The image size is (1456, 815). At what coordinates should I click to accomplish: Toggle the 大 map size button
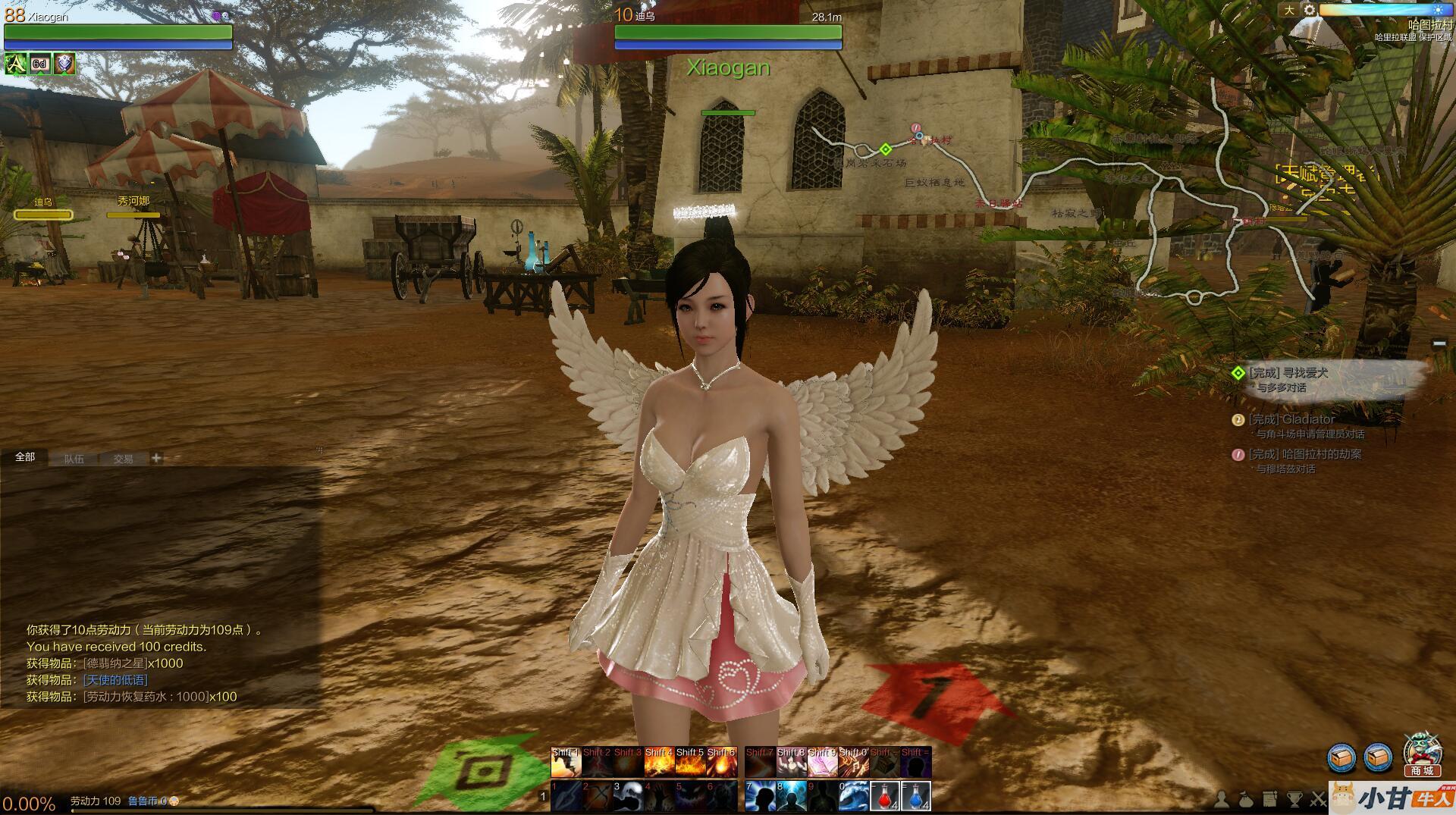pos(1289,10)
